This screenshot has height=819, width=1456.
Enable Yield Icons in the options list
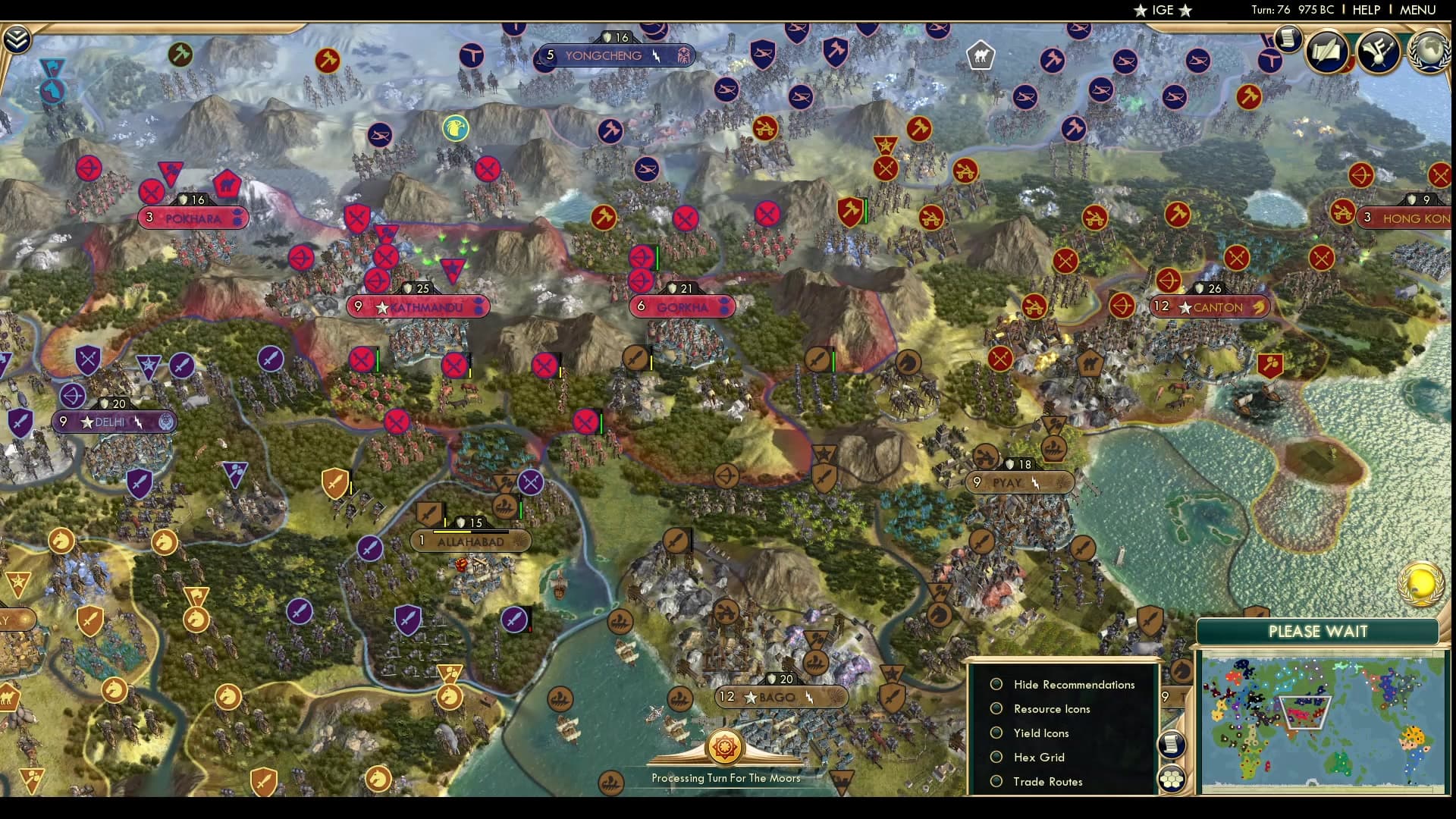[996, 733]
